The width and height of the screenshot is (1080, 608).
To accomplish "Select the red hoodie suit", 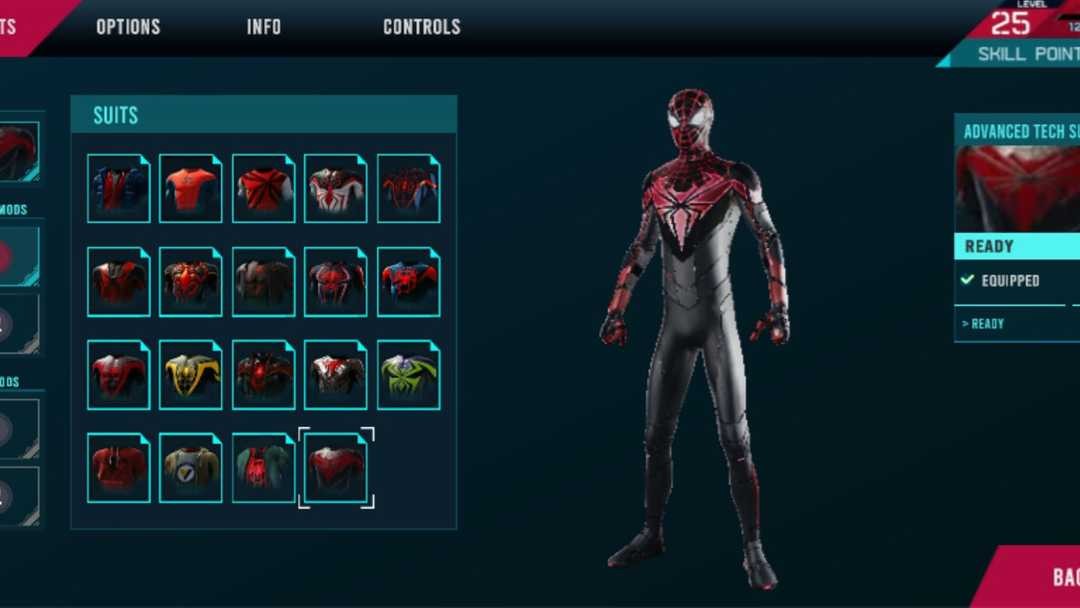I will pyautogui.click(x=119, y=467).
